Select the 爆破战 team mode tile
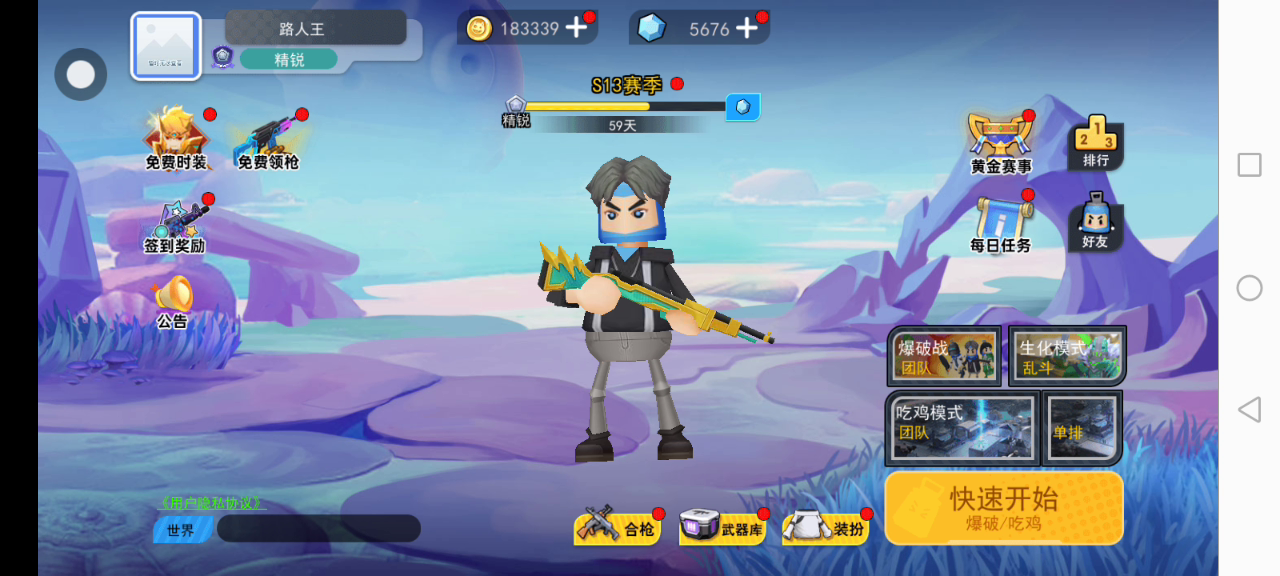 click(x=945, y=357)
